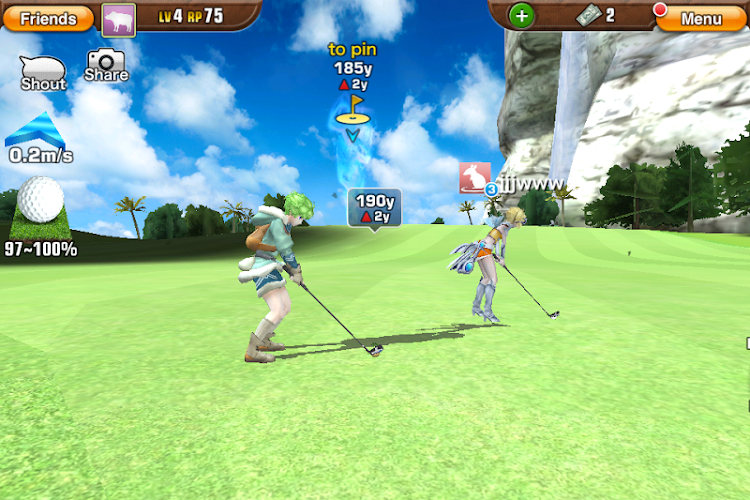Viewport: 750px width, 500px height.
Task: Open the Friends list
Action: point(48,18)
